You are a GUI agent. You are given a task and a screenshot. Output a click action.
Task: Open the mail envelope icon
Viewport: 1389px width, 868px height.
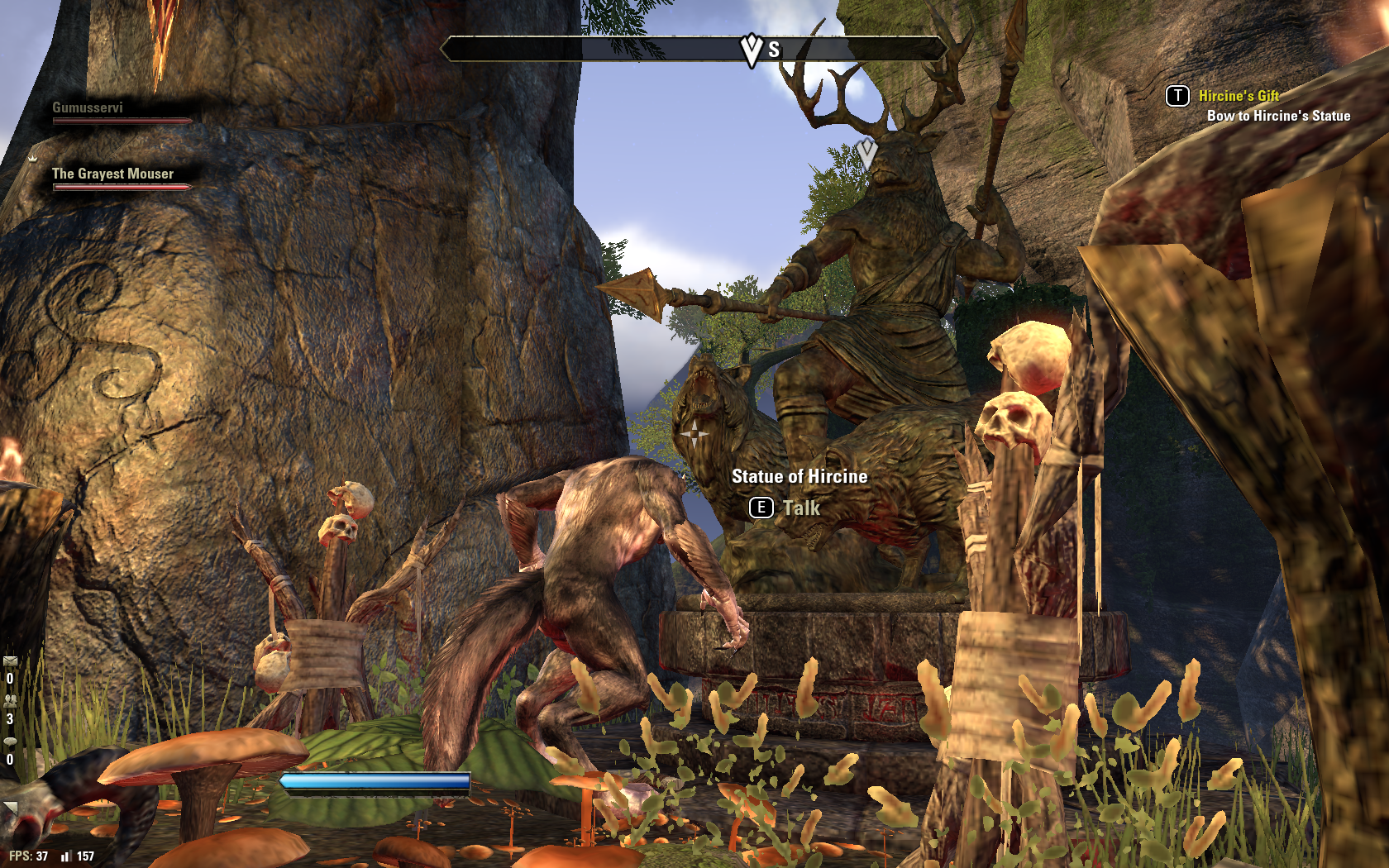coord(10,661)
